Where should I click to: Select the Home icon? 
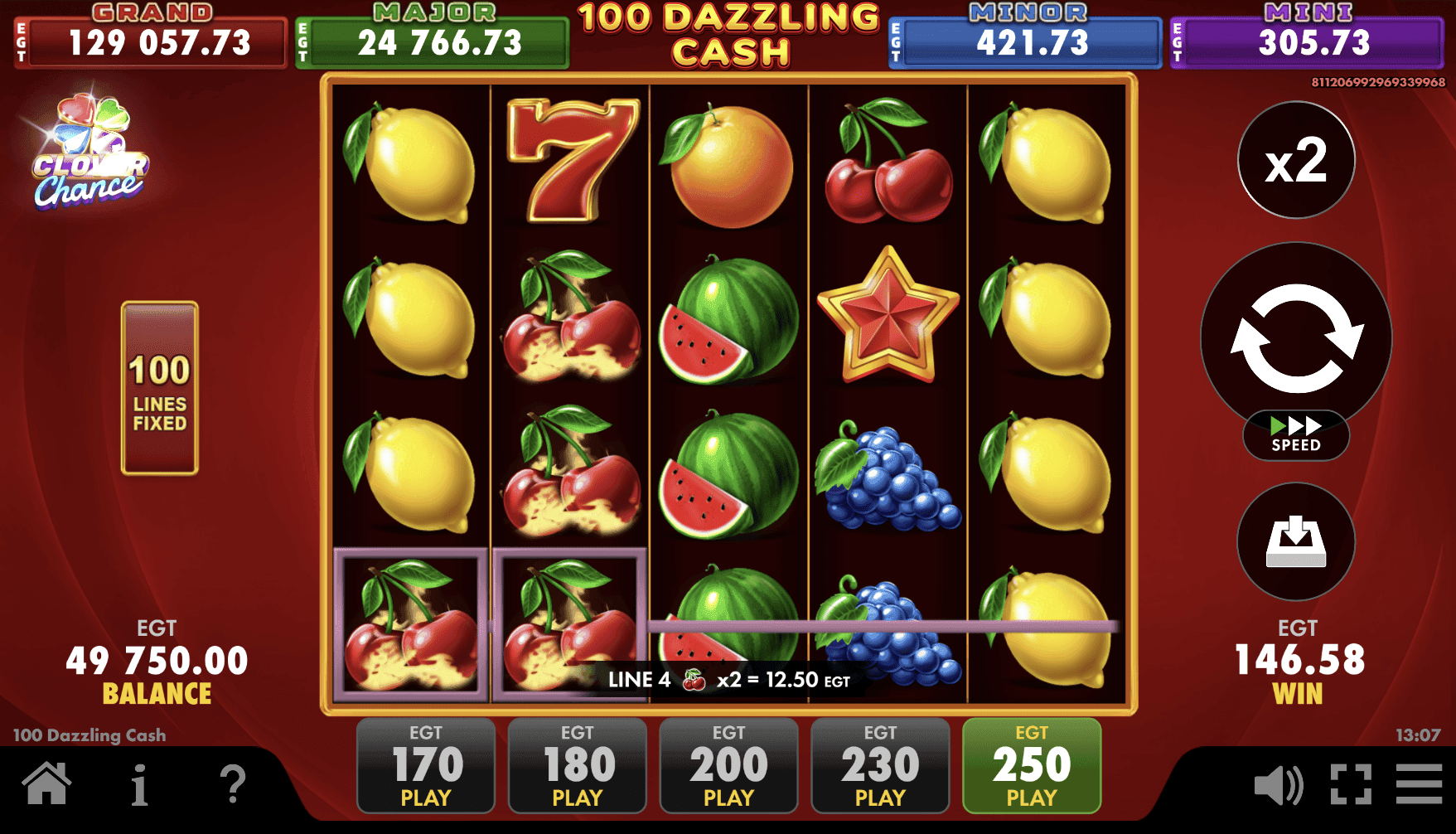click(46, 783)
